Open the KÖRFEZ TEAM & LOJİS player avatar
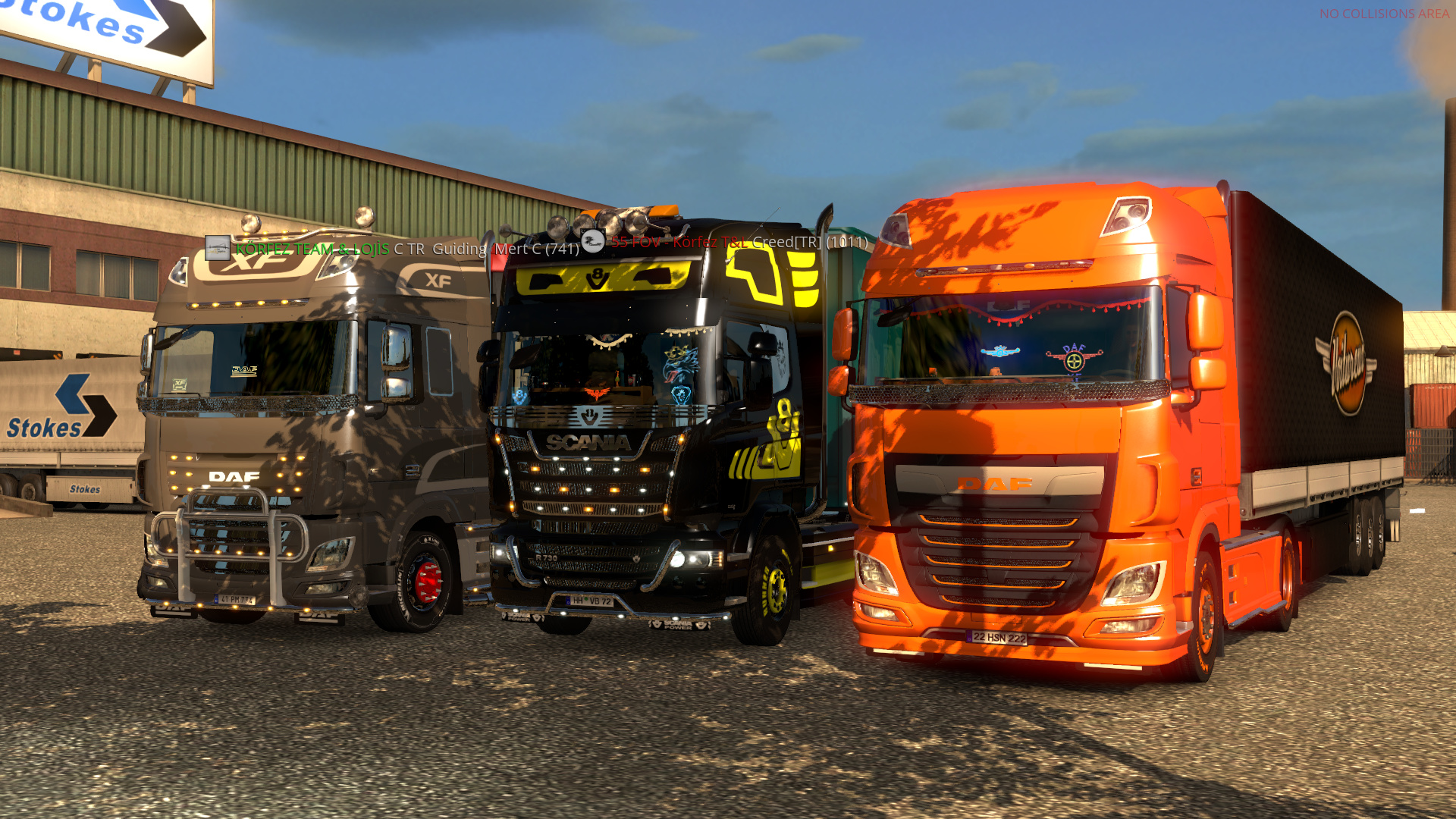 [218, 248]
